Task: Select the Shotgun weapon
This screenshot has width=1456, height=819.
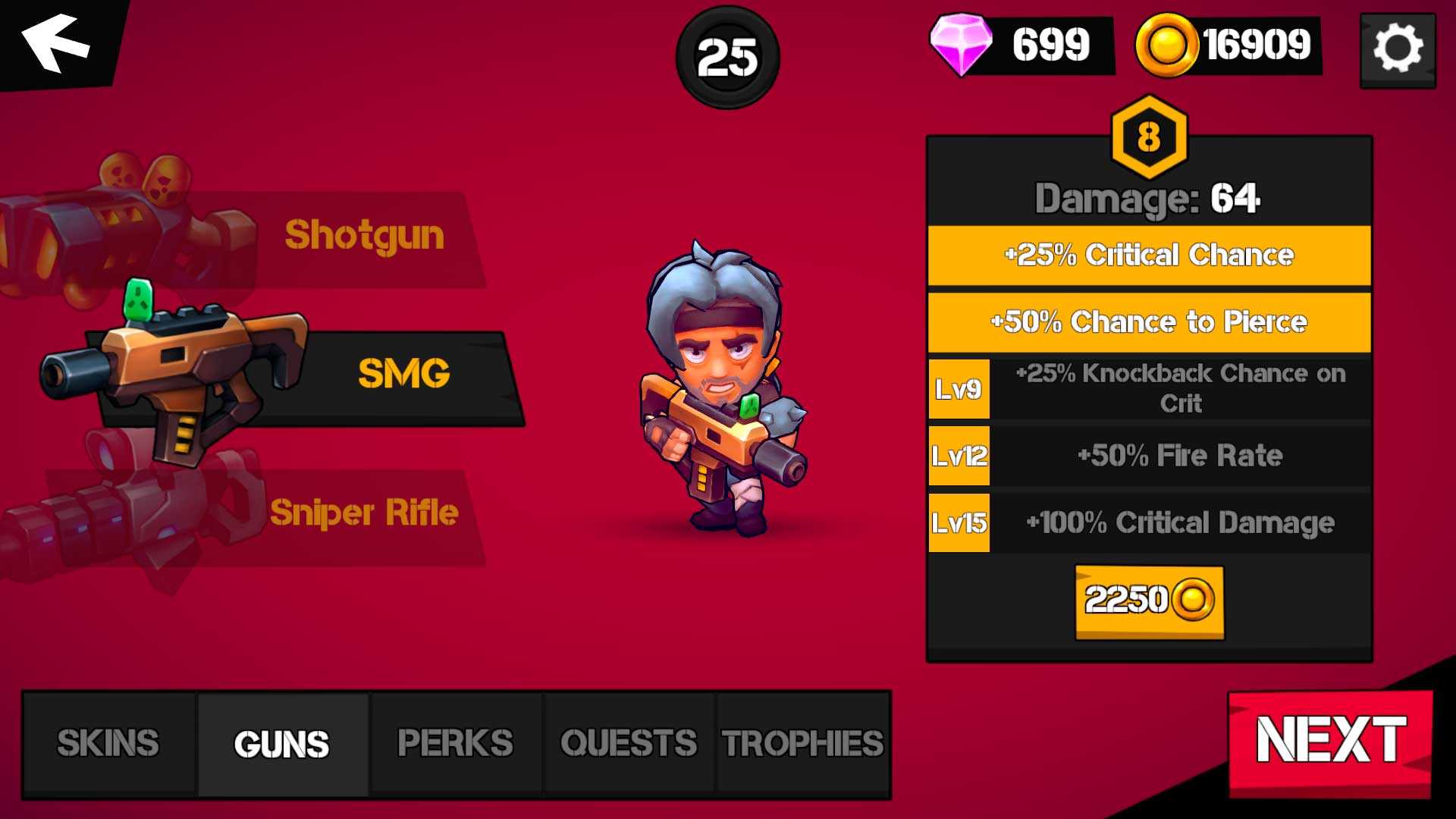Action: (363, 236)
